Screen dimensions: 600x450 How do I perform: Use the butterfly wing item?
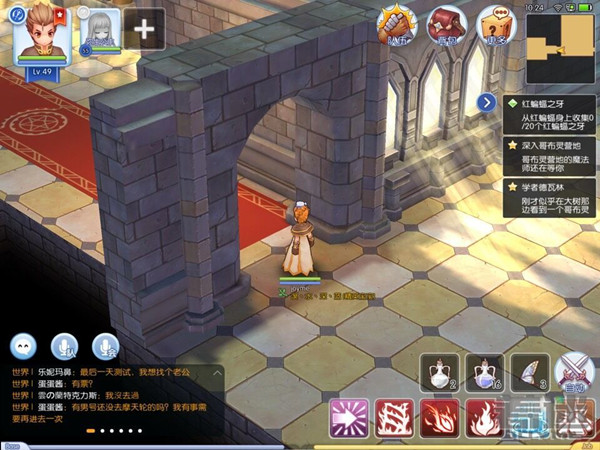coord(530,372)
